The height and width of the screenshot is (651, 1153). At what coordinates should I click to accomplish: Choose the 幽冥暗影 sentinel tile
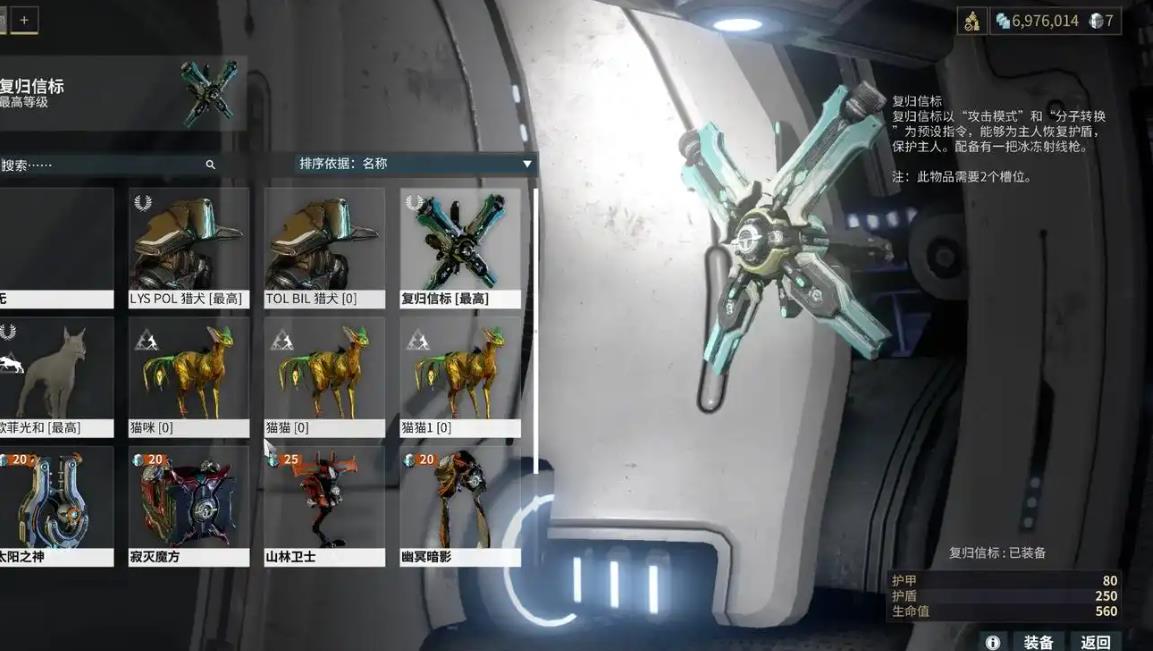click(x=460, y=506)
